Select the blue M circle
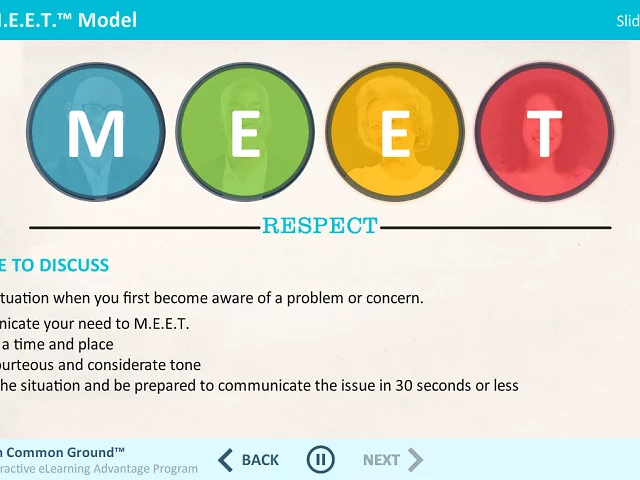This screenshot has height=480, width=640. pyautogui.click(x=96, y=134)
